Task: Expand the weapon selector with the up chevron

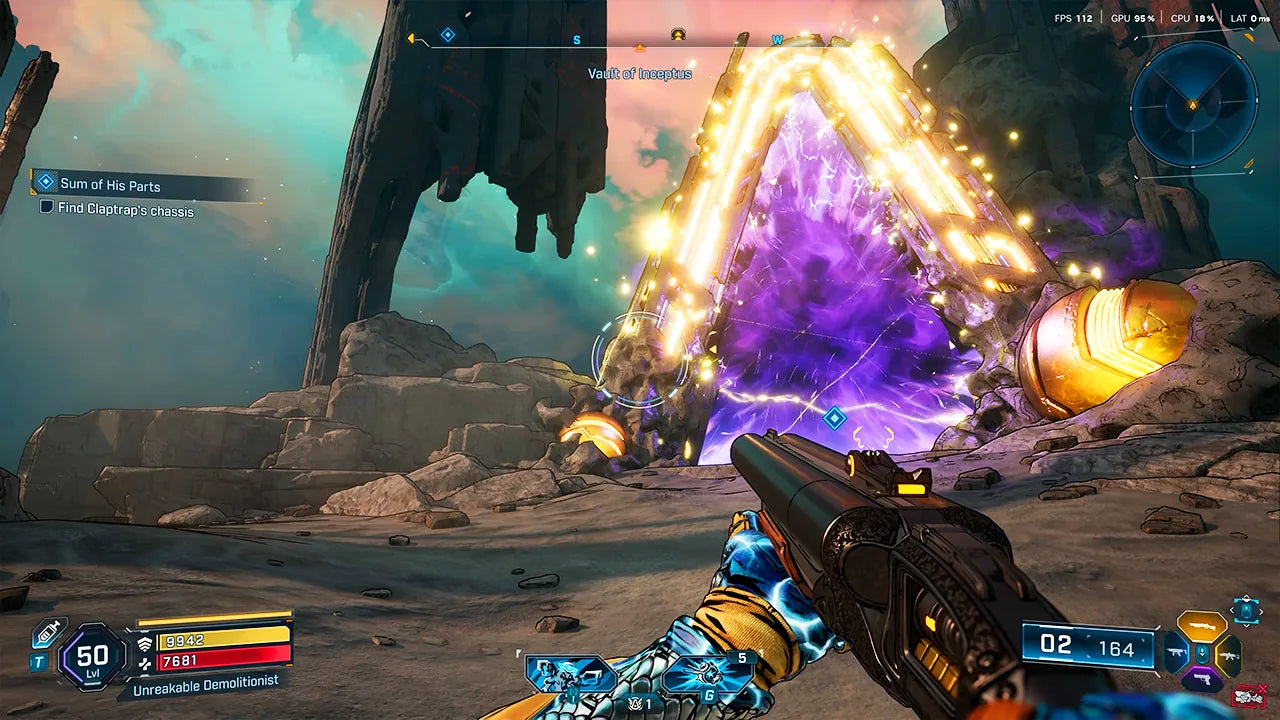Action: click(x=1245, y=597)
